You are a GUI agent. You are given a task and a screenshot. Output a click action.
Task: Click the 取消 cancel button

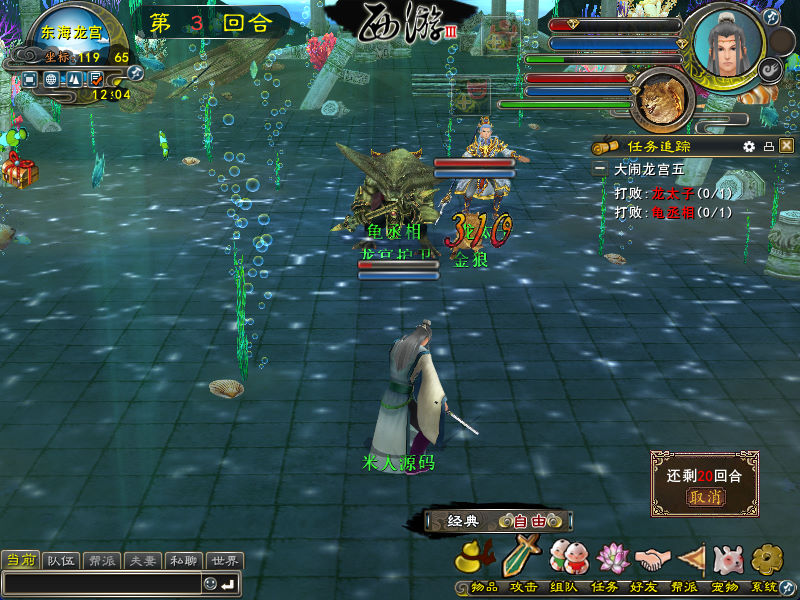pyautogui.click(x=704, y=497)
